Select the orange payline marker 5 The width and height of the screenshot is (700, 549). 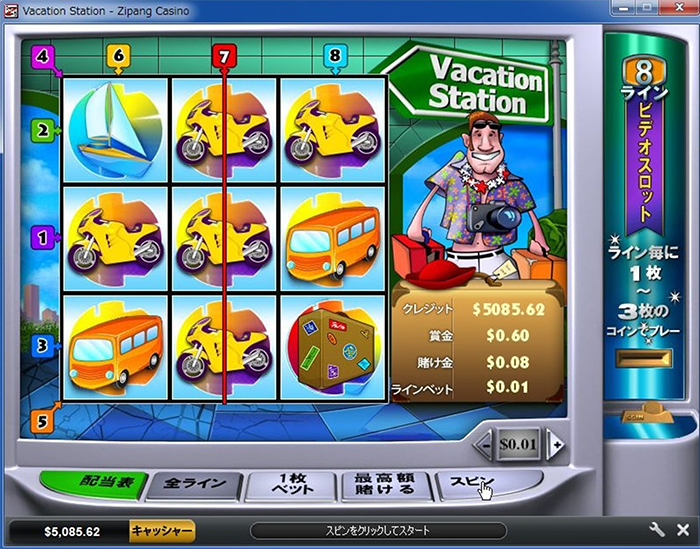coord(42,422)
